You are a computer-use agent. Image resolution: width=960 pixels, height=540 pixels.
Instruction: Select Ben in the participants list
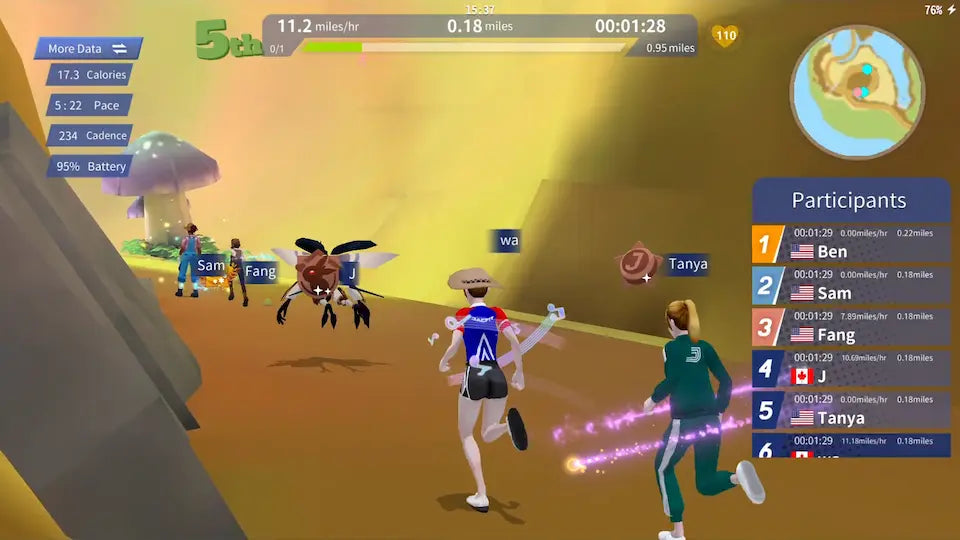point(851,244)
